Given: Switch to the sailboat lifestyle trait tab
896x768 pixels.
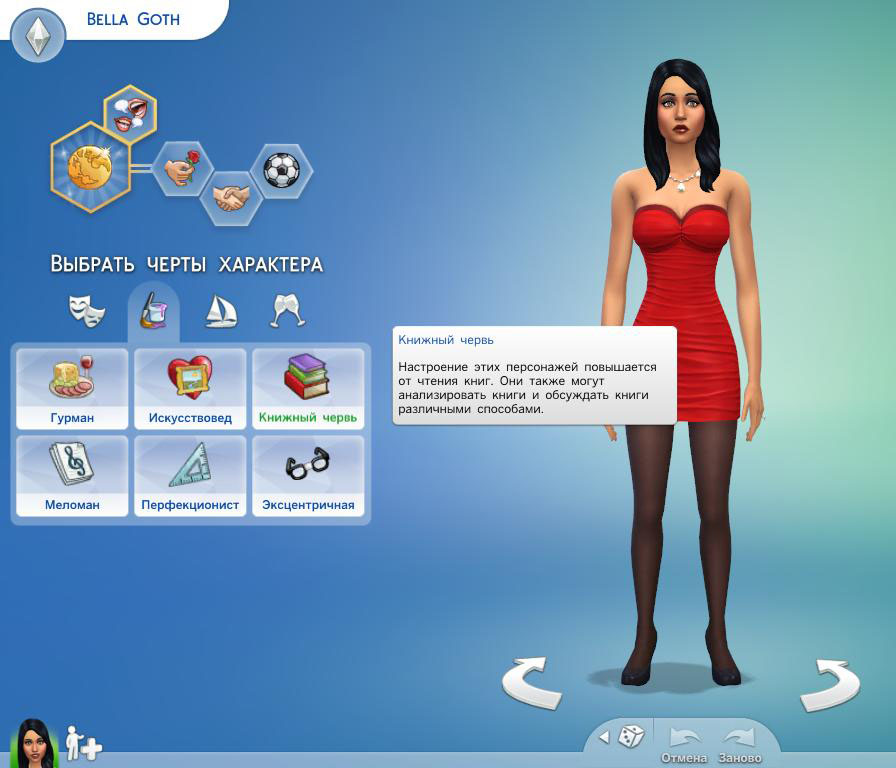Looking at the screenshot, I should 220,311.
